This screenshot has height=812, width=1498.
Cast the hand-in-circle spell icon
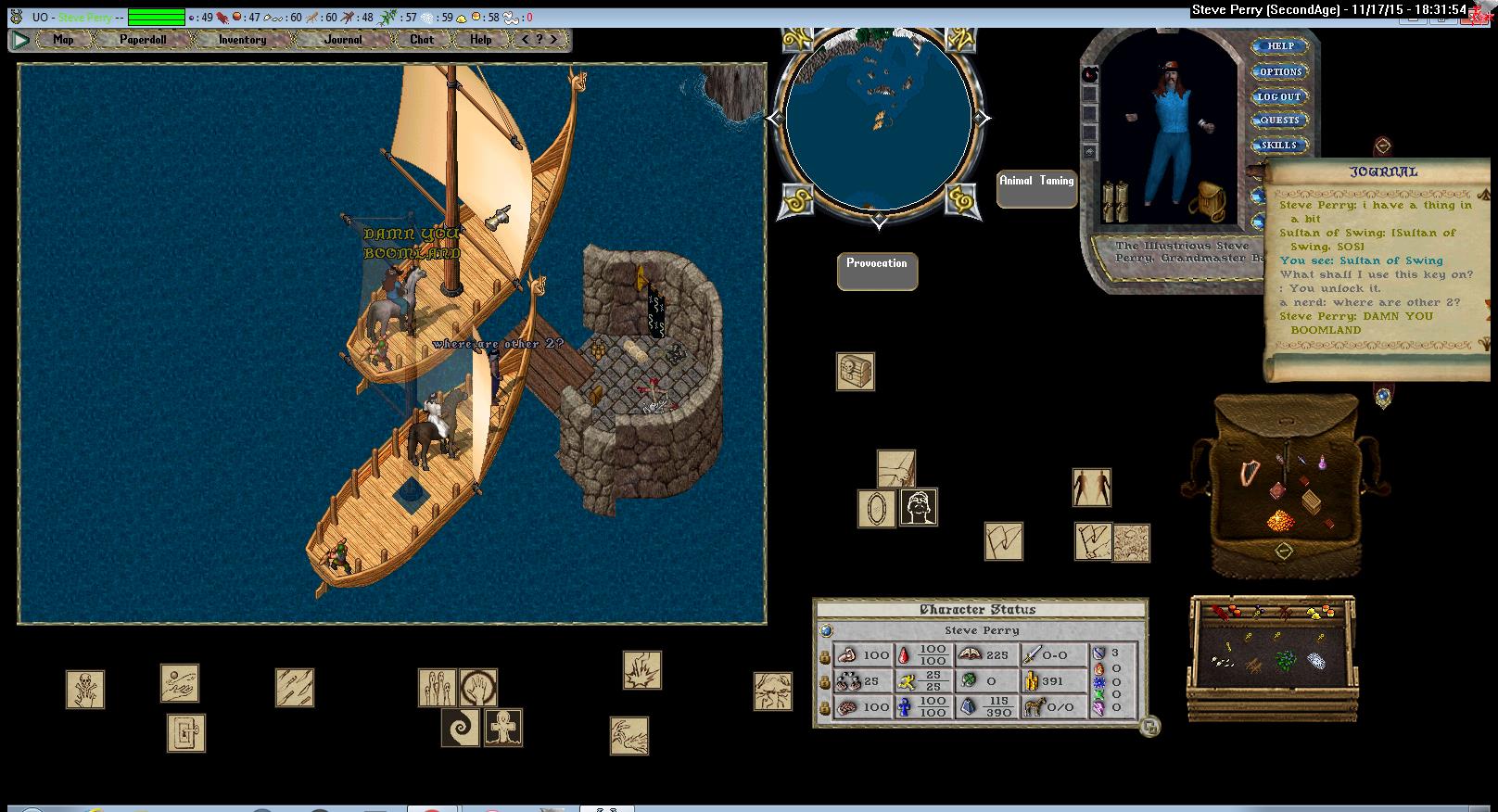click(478, 688)
